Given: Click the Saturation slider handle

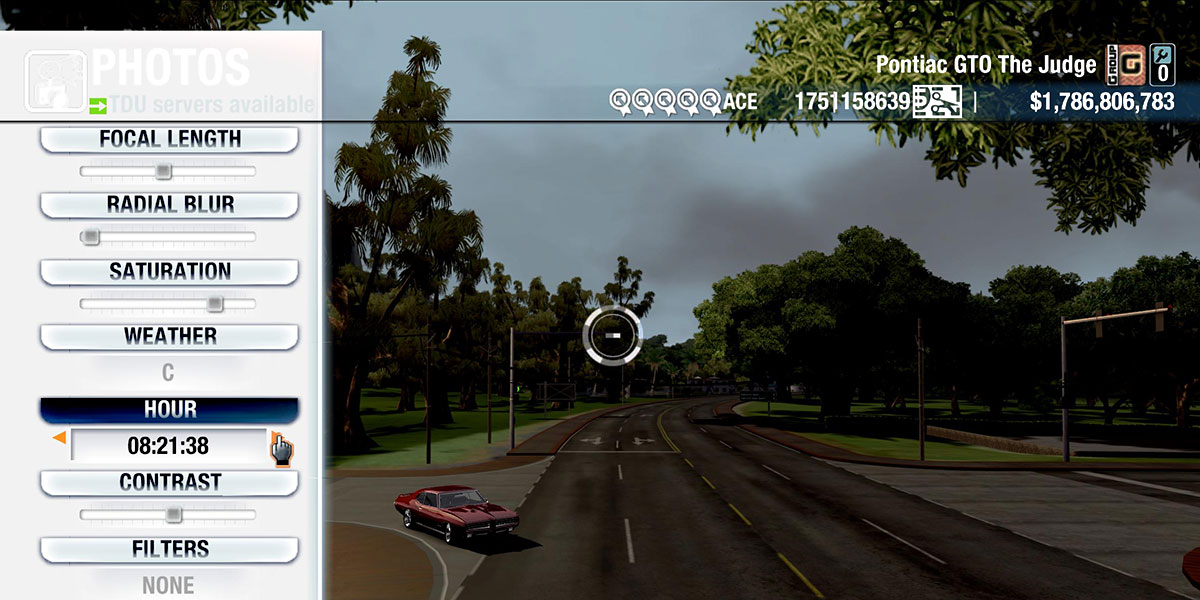Looking at the screenshot, I should [214, 304].
